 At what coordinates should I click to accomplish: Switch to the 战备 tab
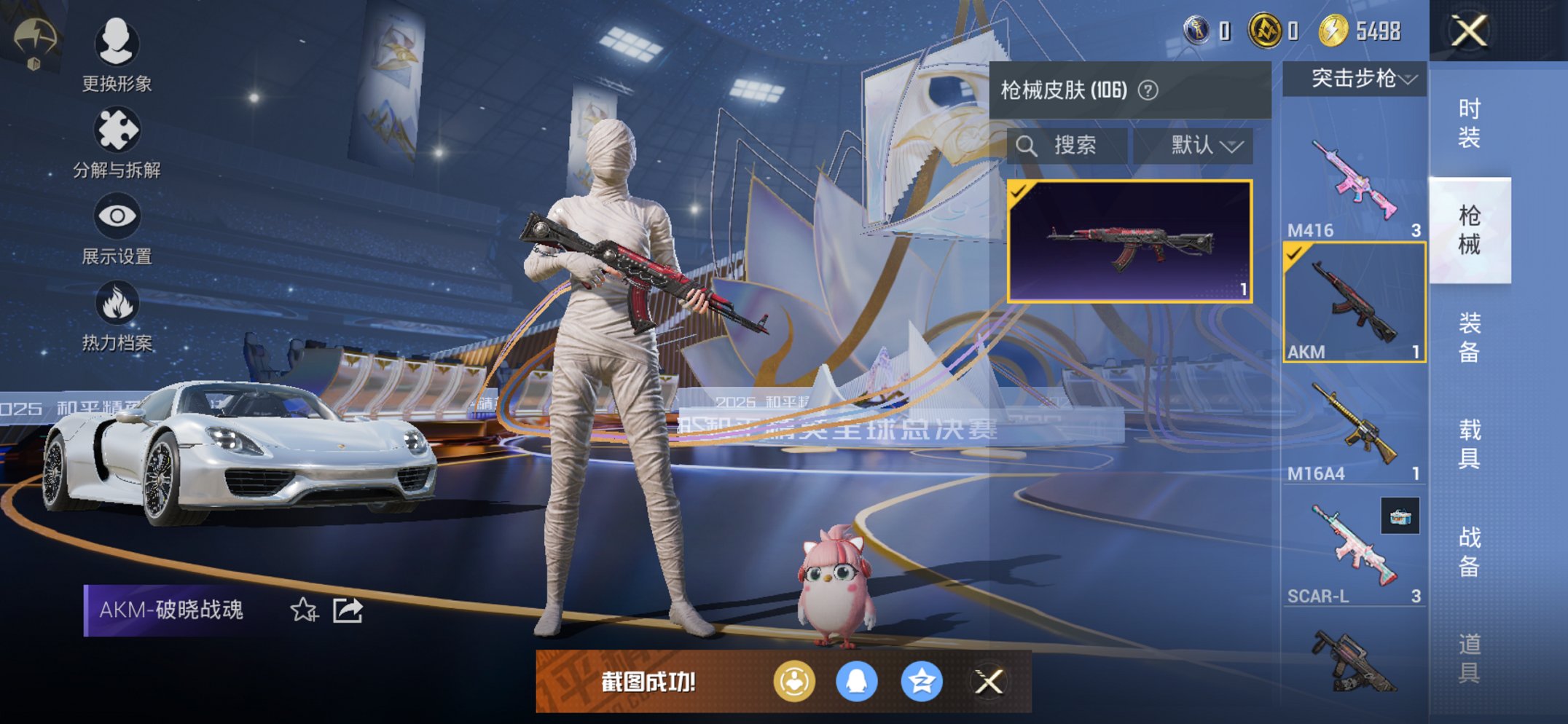[x=1469, y=551]
